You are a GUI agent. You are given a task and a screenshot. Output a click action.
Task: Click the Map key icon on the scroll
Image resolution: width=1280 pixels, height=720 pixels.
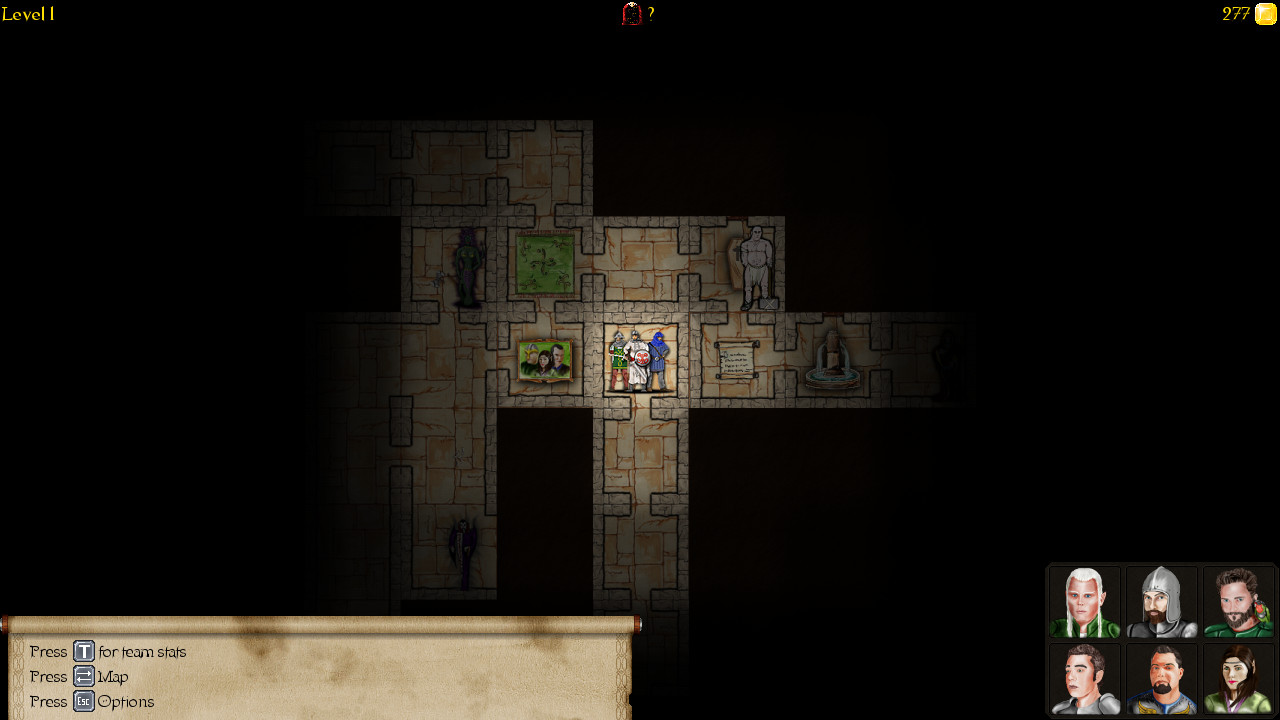(84, 676)
